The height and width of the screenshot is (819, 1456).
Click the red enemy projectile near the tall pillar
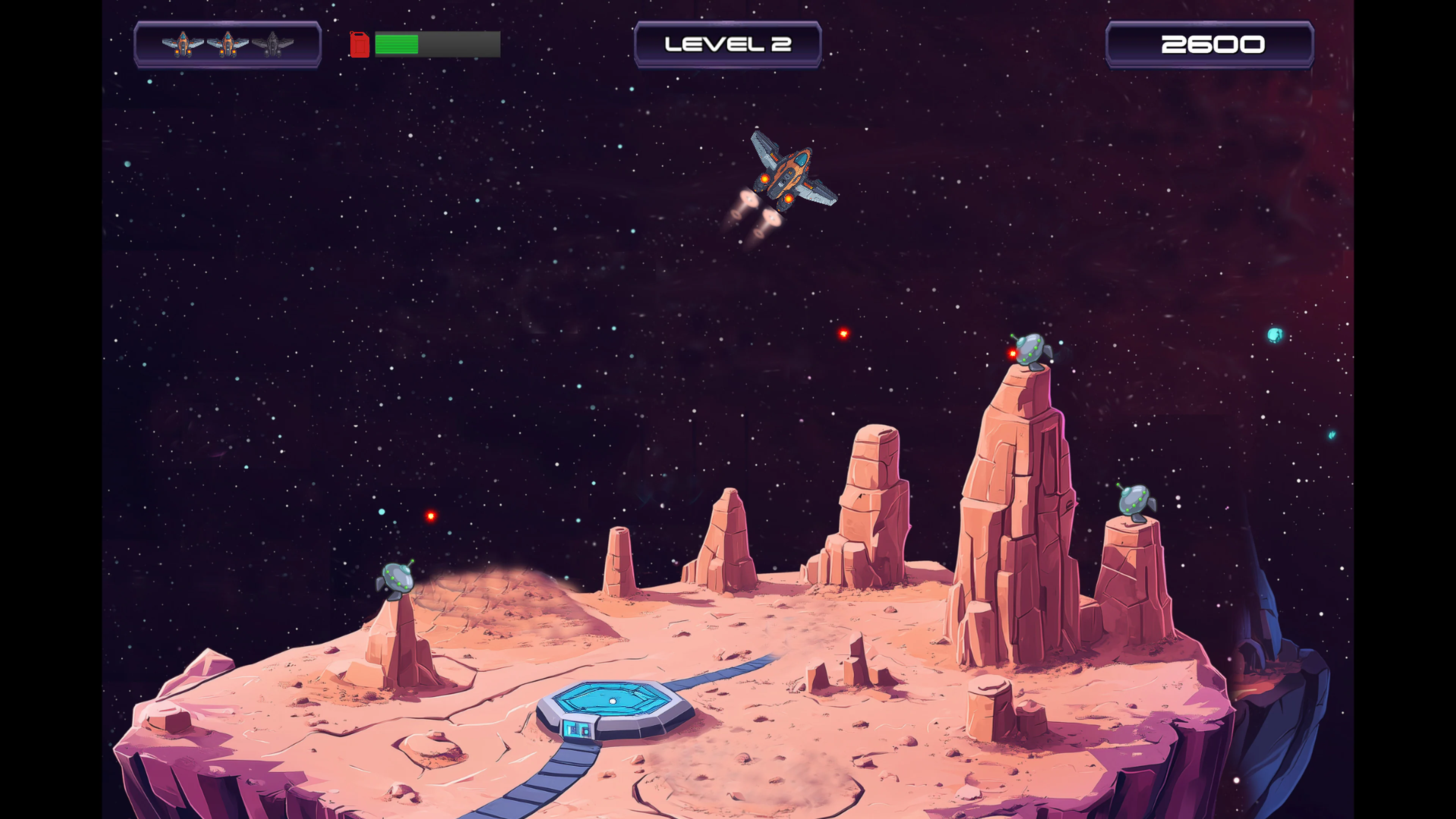[843, 333]
